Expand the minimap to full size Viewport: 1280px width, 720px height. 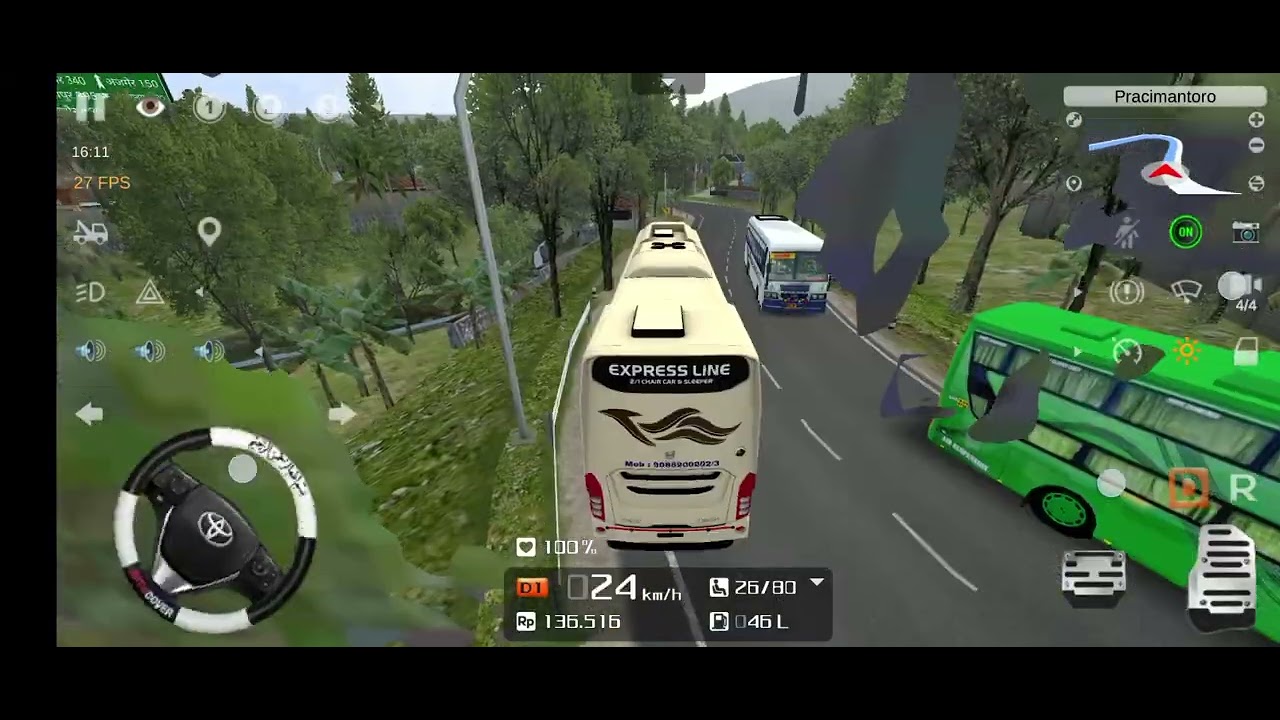(x=1074, y=120)
